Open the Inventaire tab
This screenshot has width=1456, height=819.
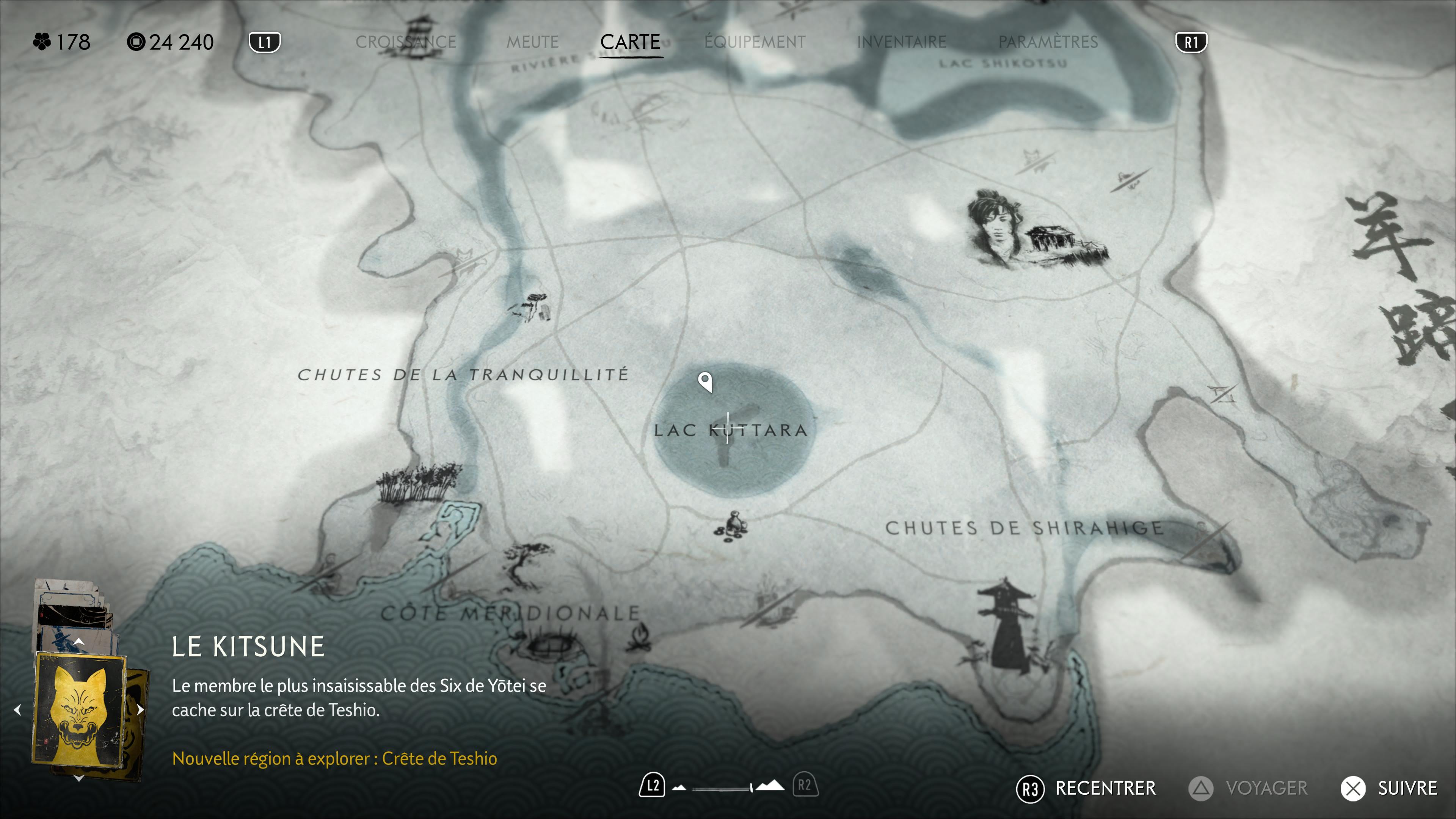click(x=901, y=42)
